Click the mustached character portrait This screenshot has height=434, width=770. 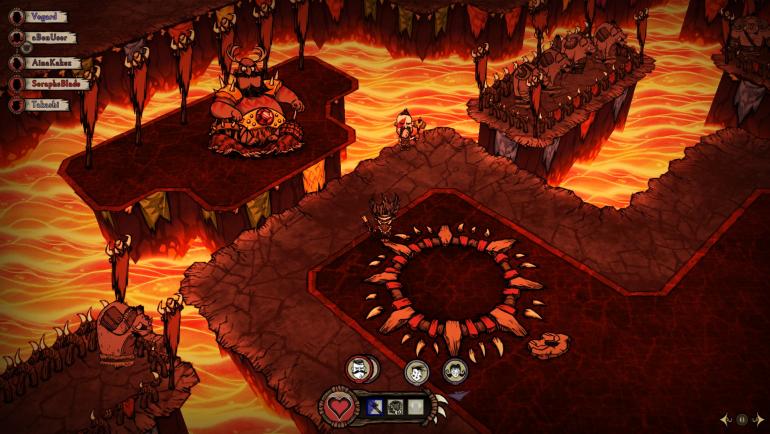pyautogui.click(x=361, y=369)
